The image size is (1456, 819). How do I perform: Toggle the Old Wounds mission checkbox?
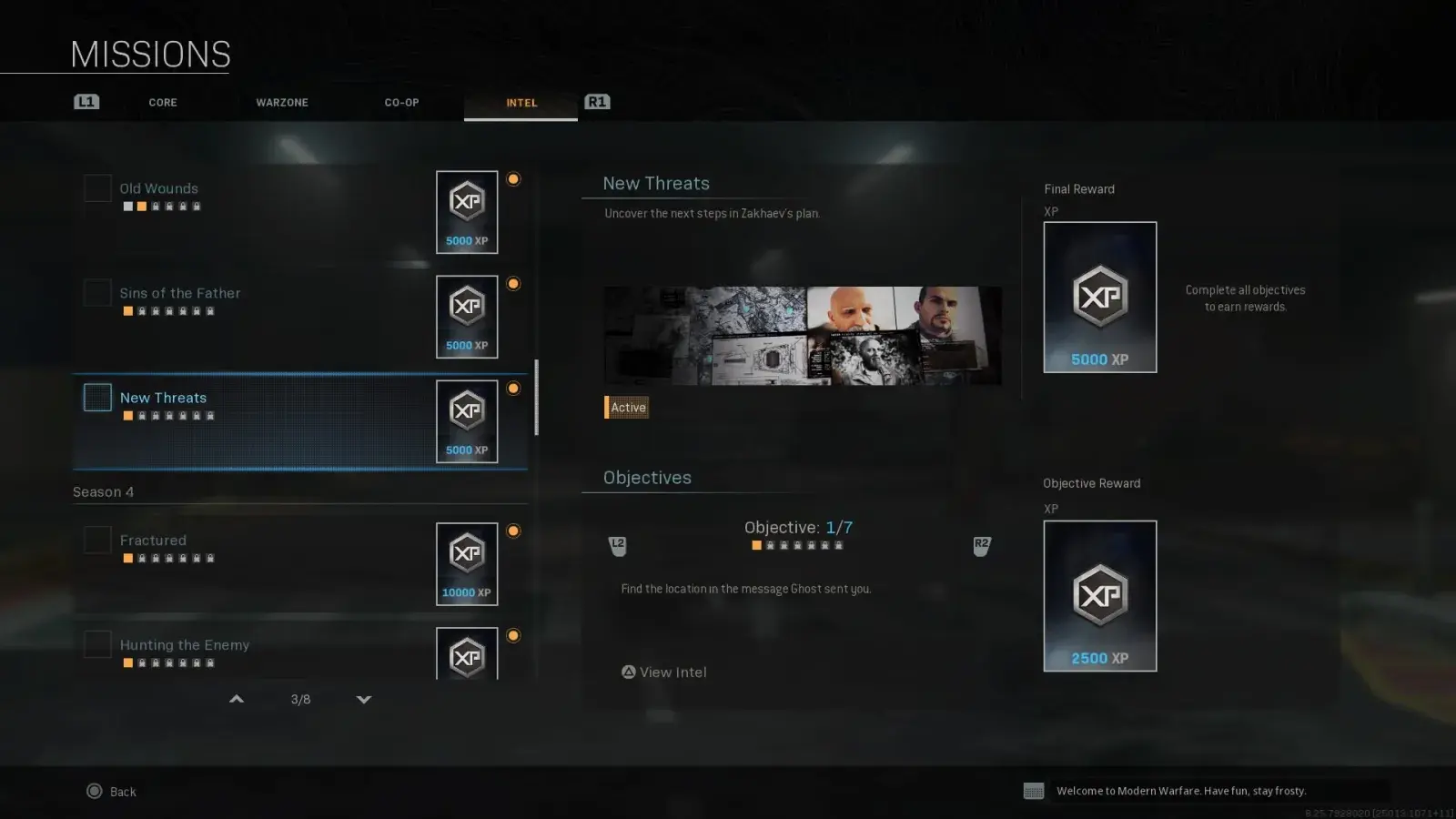point(96,187)
